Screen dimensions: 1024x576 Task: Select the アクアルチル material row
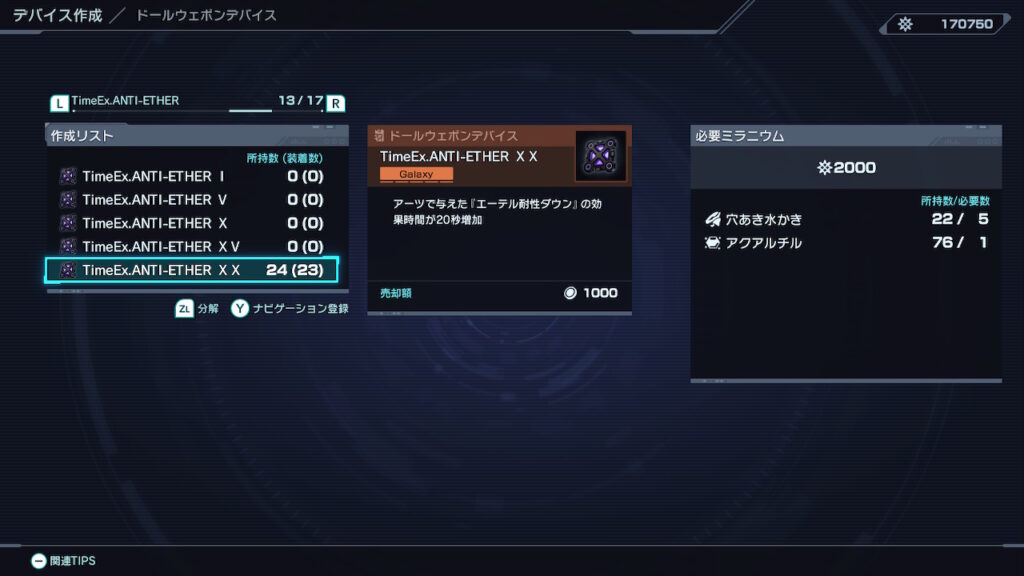845,243
